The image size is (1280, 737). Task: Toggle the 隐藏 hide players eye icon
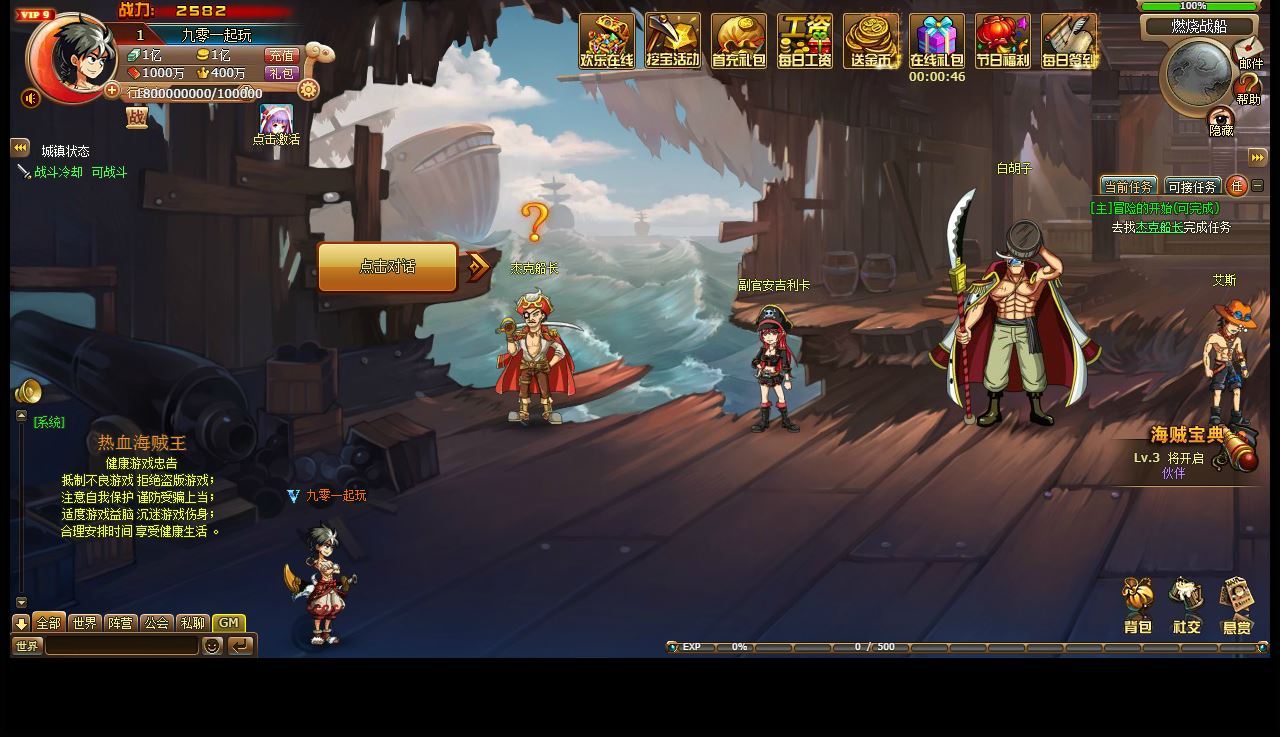coord(1221,121)
